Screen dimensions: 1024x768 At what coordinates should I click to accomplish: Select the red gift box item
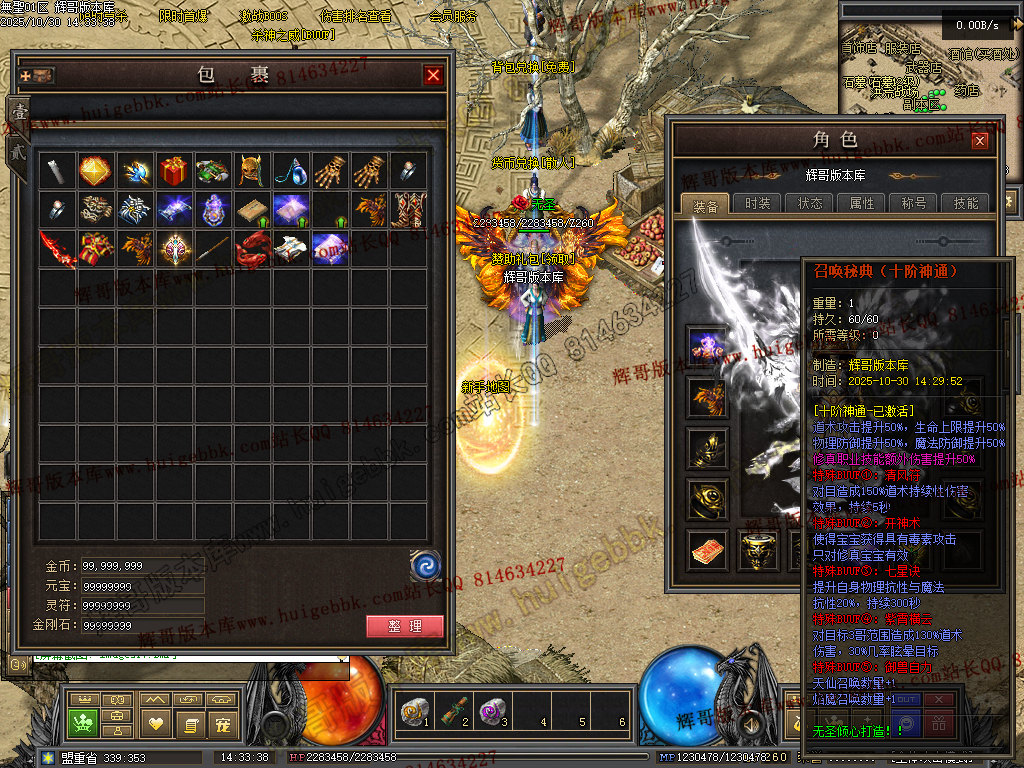173,171
